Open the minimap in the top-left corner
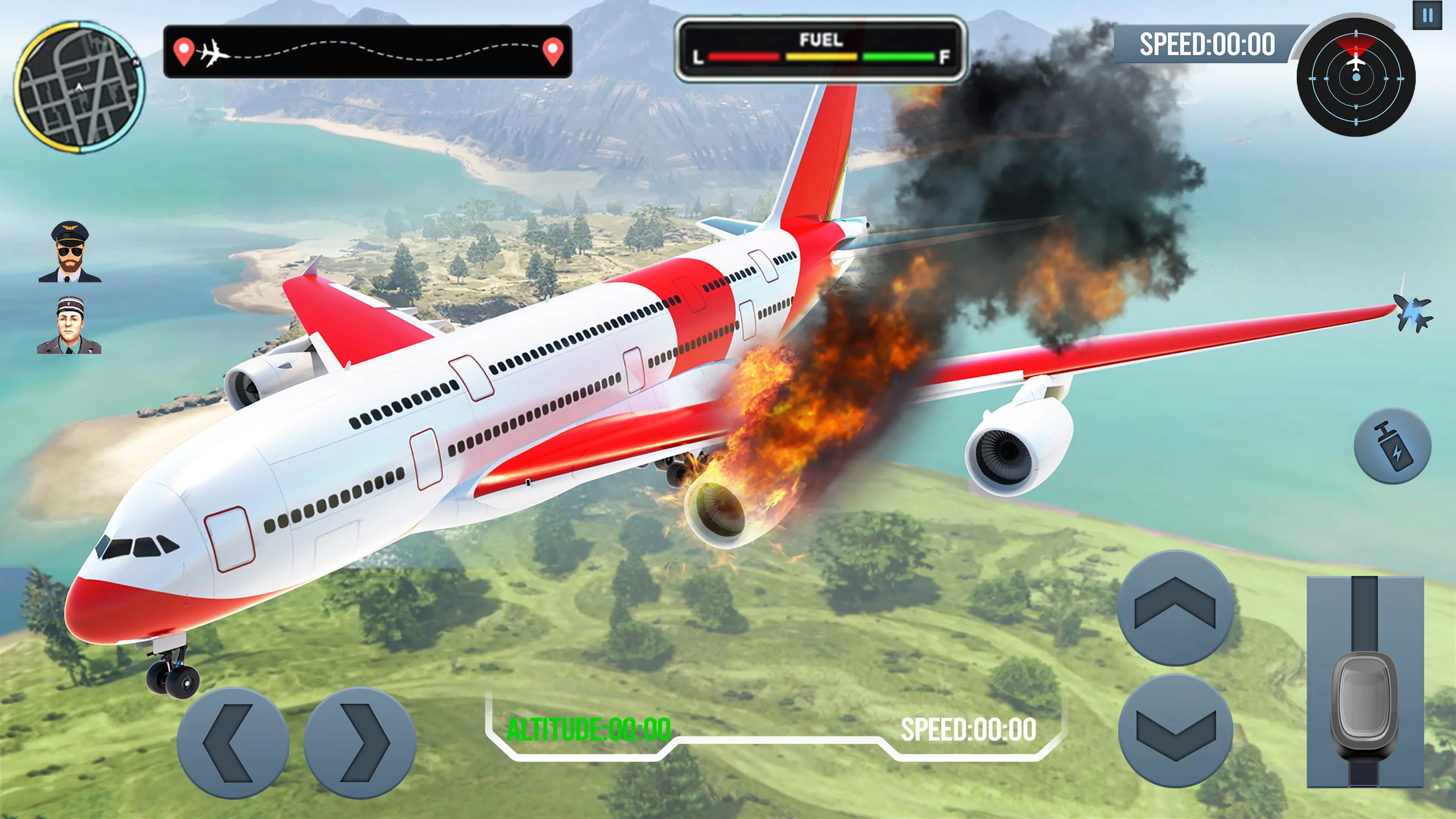The width and height of the screenshot is (1456, 819). tap(79, 88)
